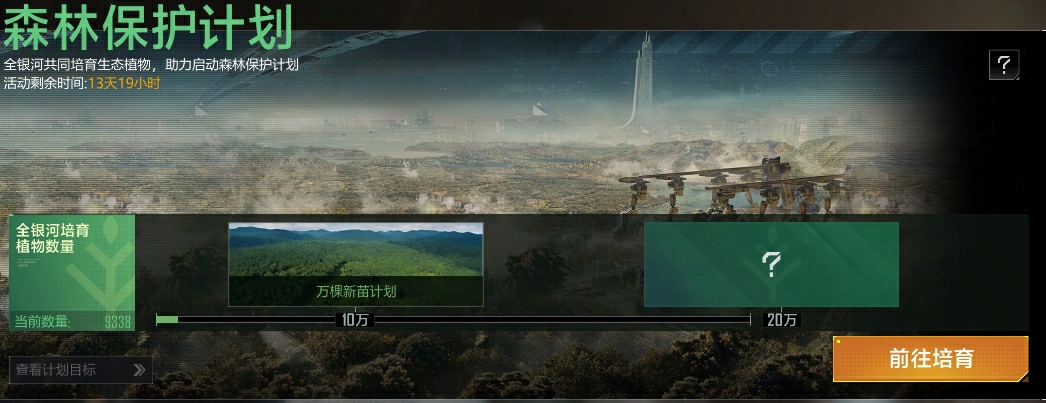Viewport: 1046px width, 403px height.
Task: Click the 前往培育 orange button
Action: coord(930,359)
